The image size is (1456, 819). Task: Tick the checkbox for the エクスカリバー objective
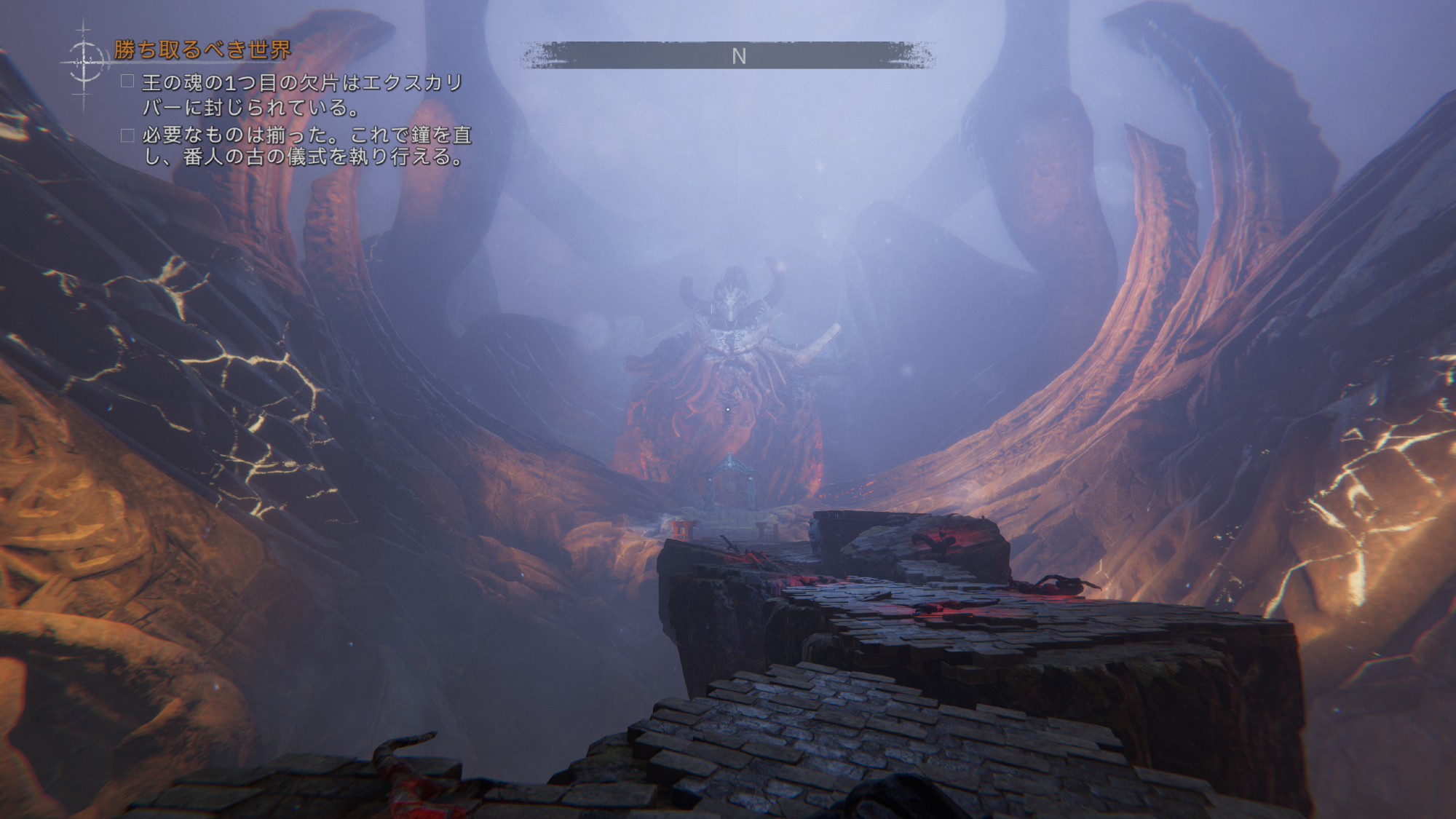tap(127, 82)
